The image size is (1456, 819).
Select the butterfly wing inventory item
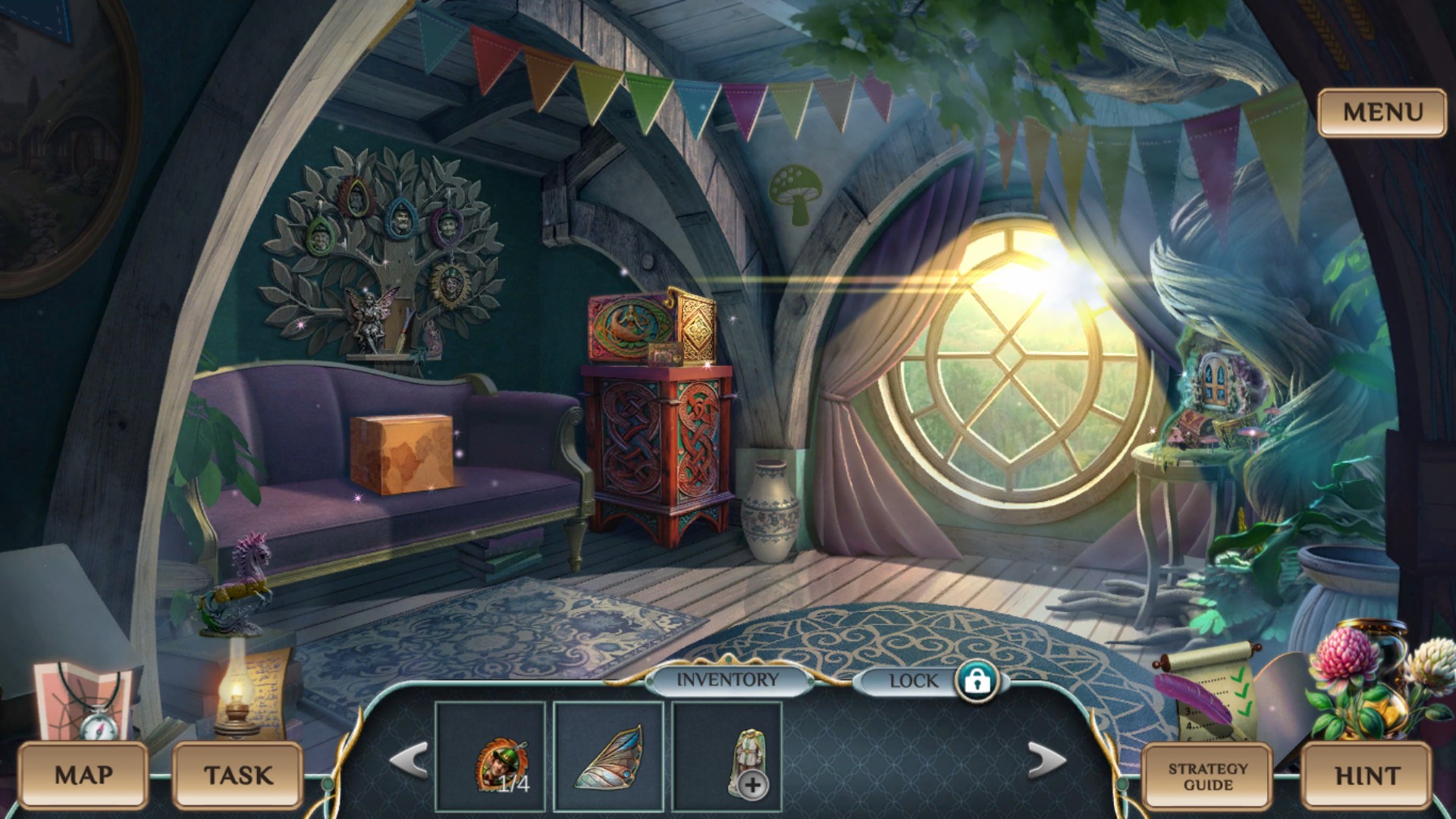(609, 758)
